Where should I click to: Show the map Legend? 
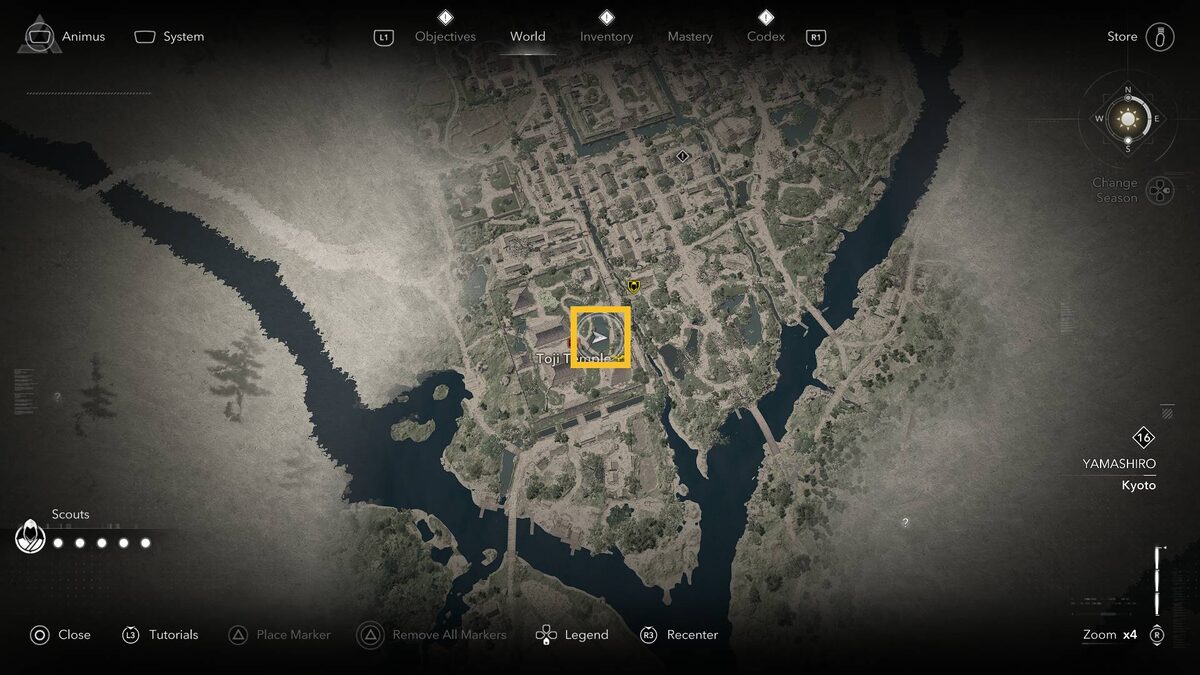point(572,635)
